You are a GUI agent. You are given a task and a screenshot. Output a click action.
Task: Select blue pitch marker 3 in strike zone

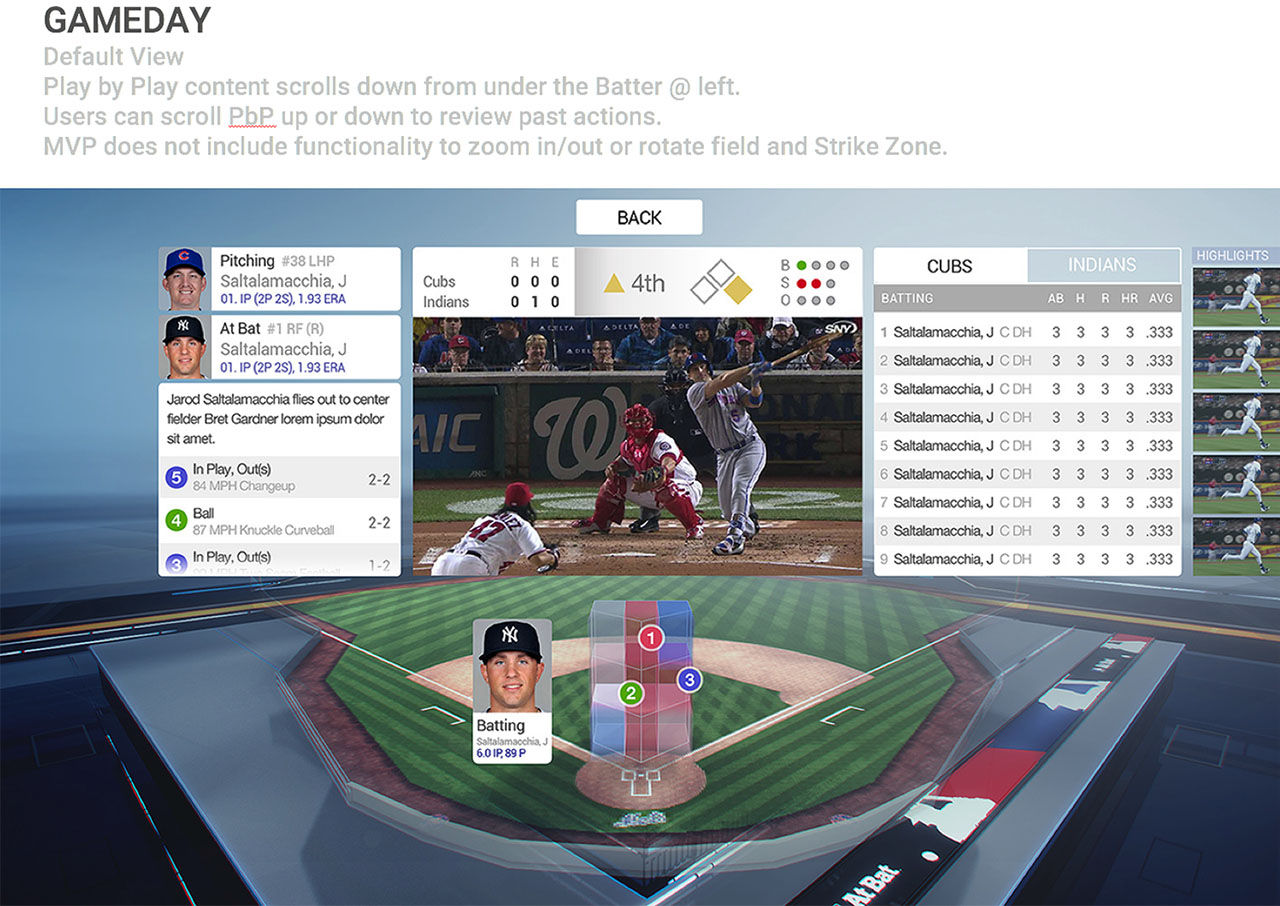688,680
